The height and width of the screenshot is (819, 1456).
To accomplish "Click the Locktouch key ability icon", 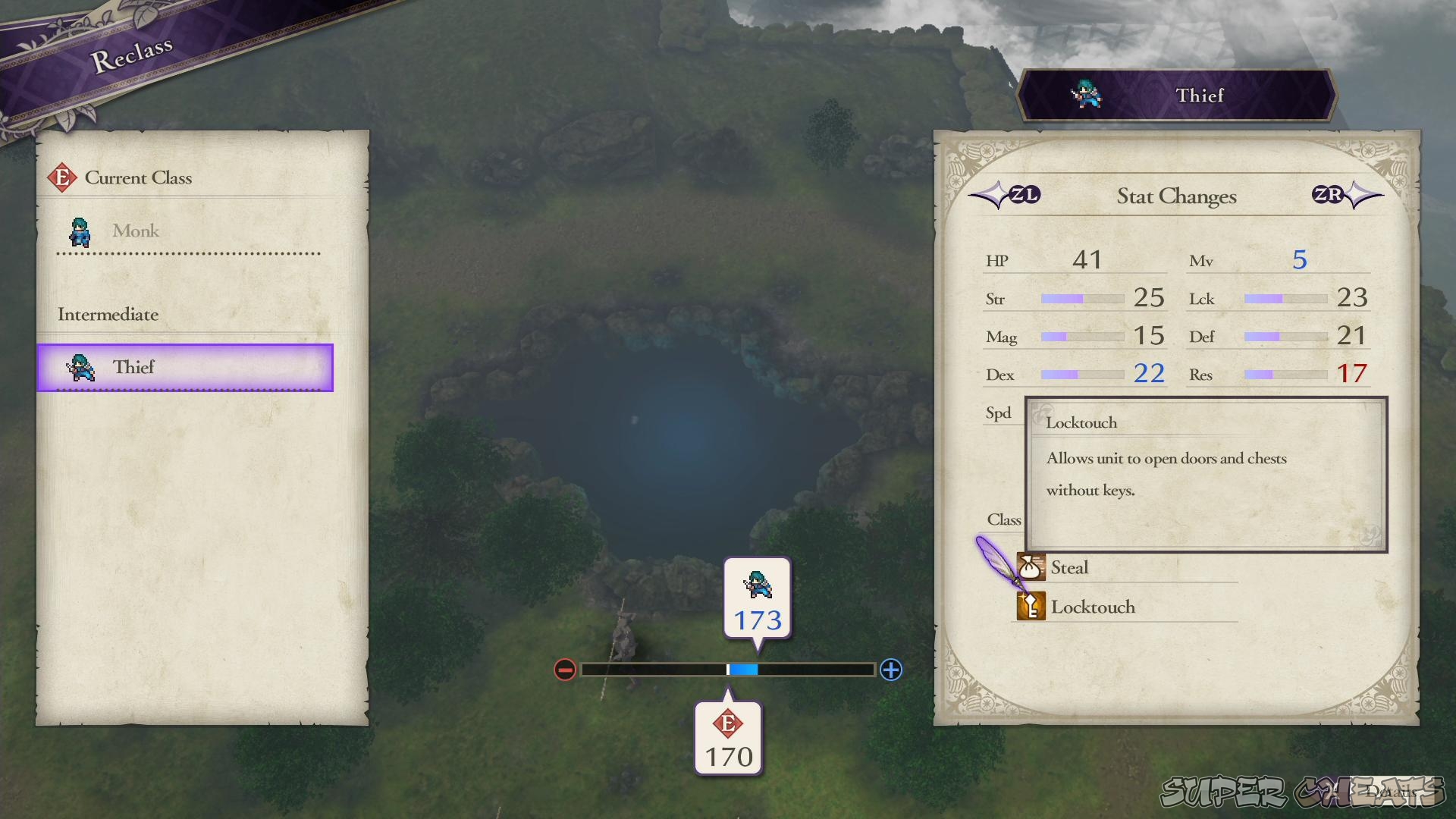I will 1030,607.
